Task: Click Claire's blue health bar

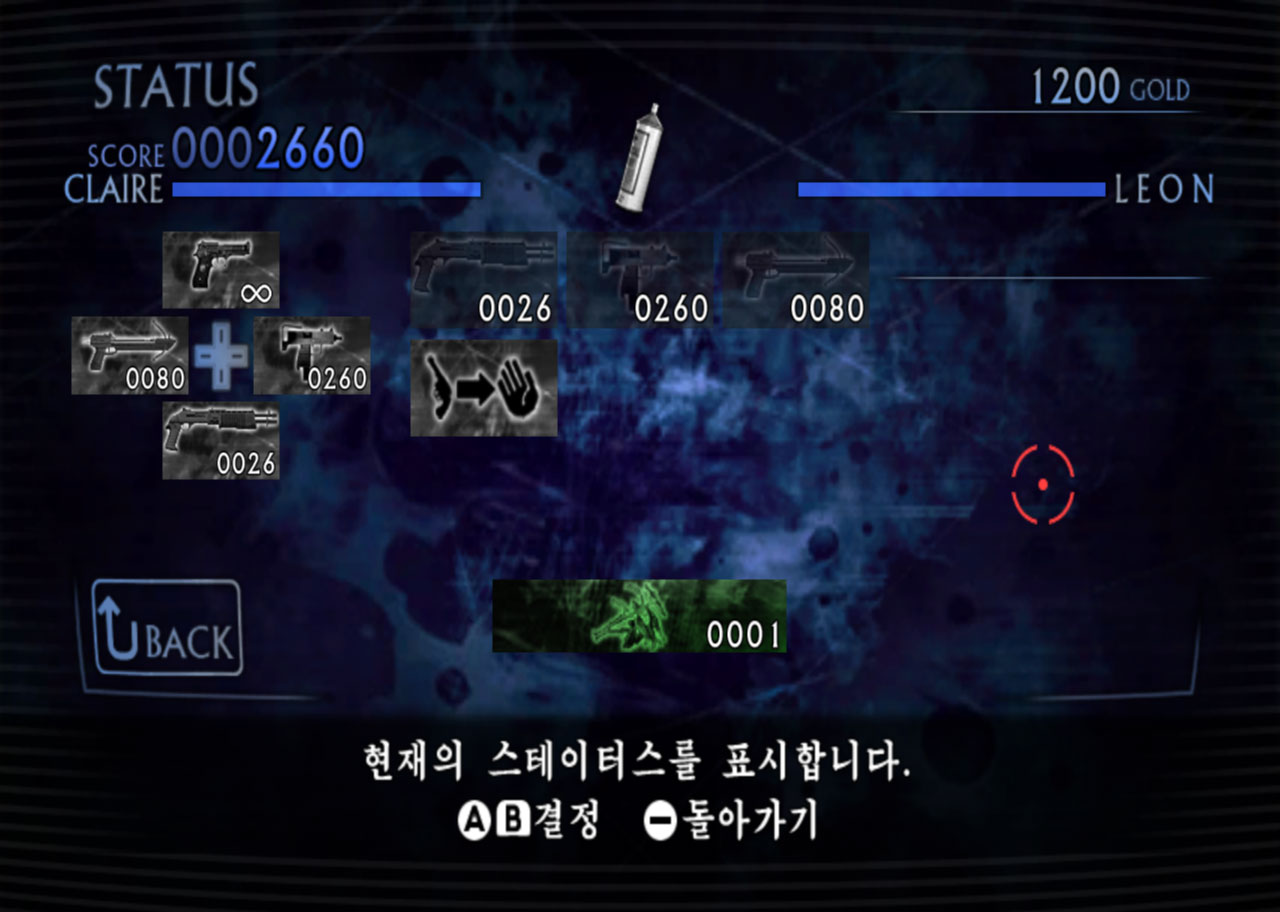Action: coord(328,188)
